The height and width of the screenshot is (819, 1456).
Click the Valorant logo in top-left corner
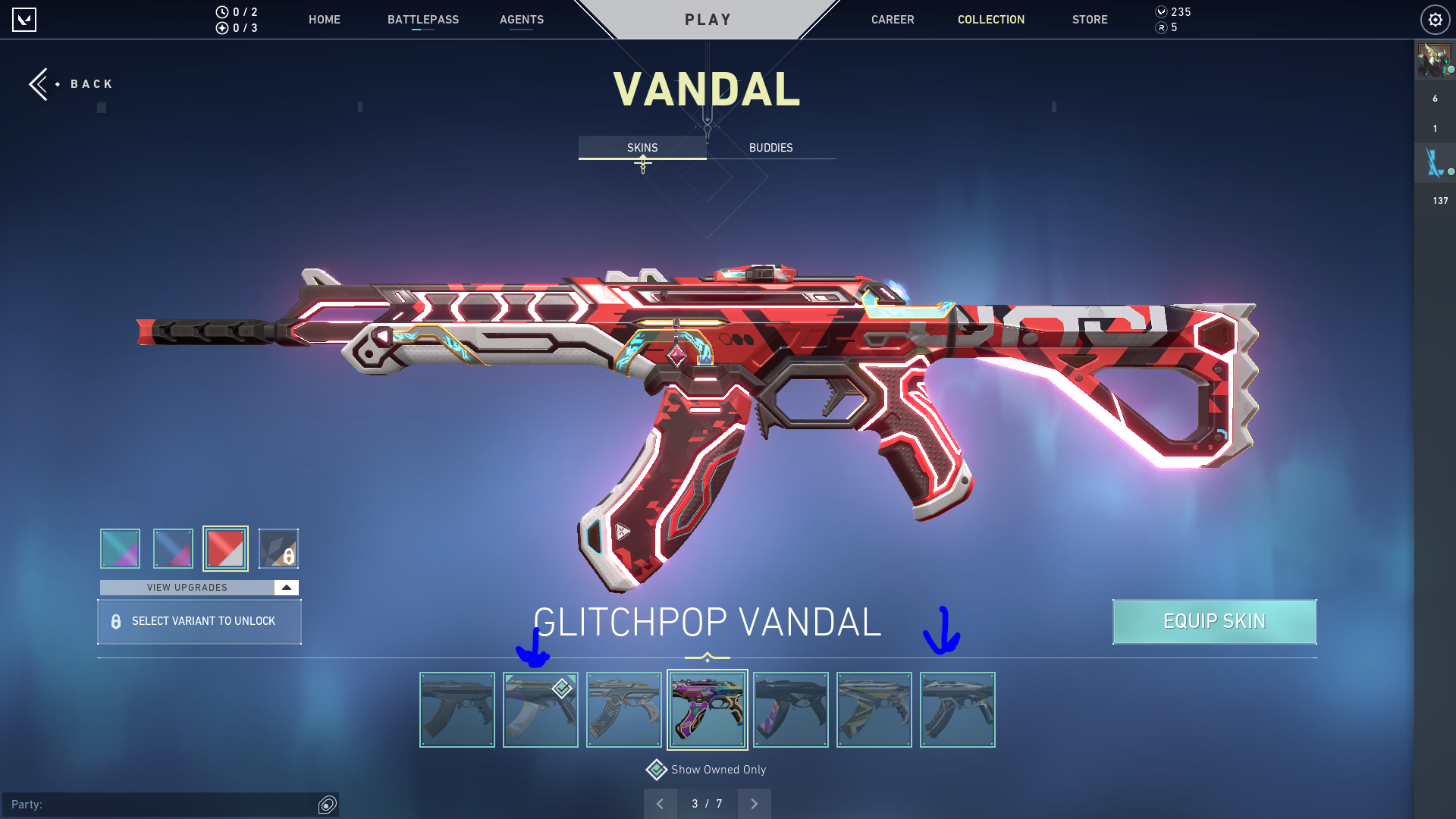25,20
